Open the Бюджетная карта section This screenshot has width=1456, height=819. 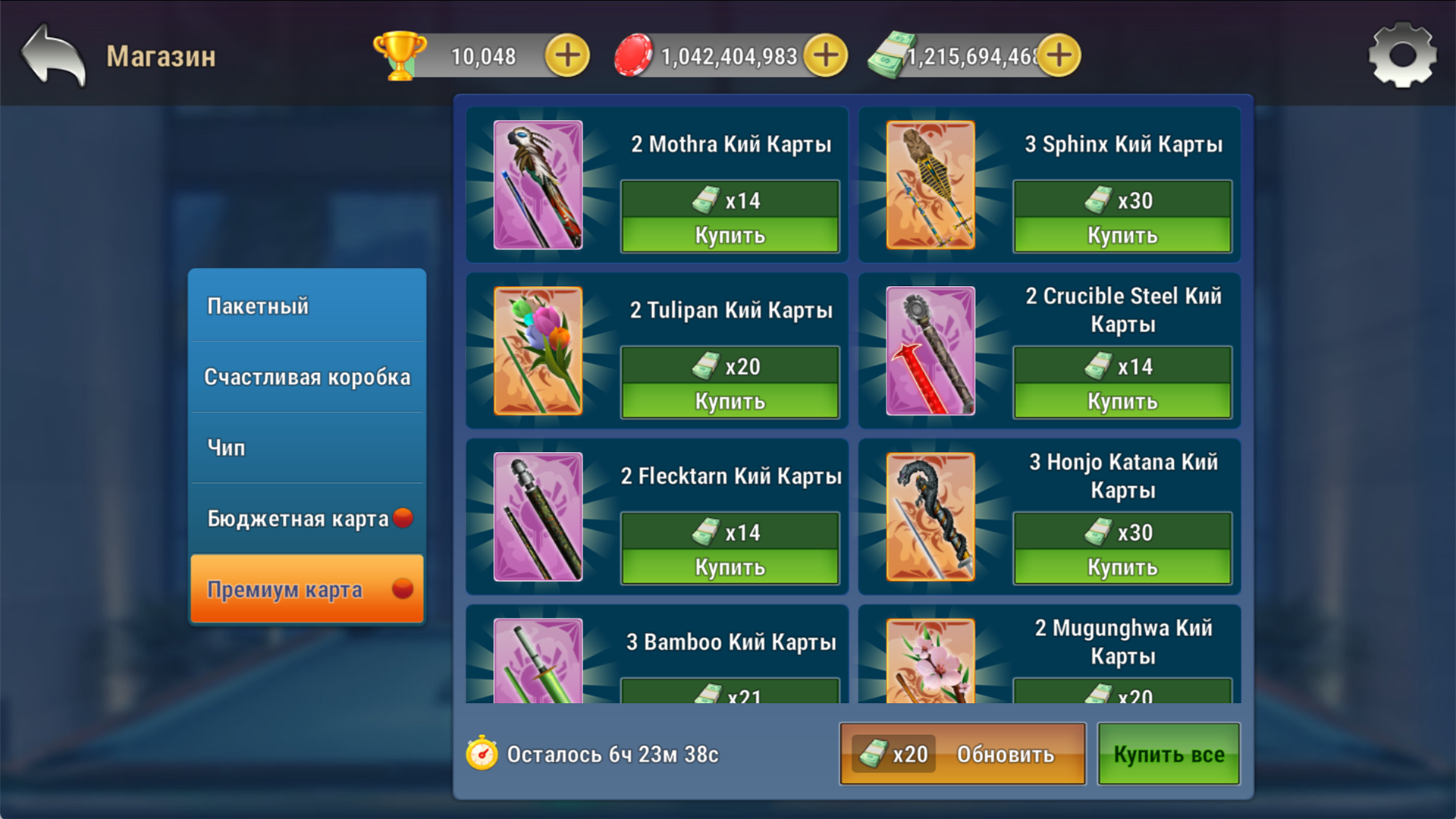pos(306,518)
